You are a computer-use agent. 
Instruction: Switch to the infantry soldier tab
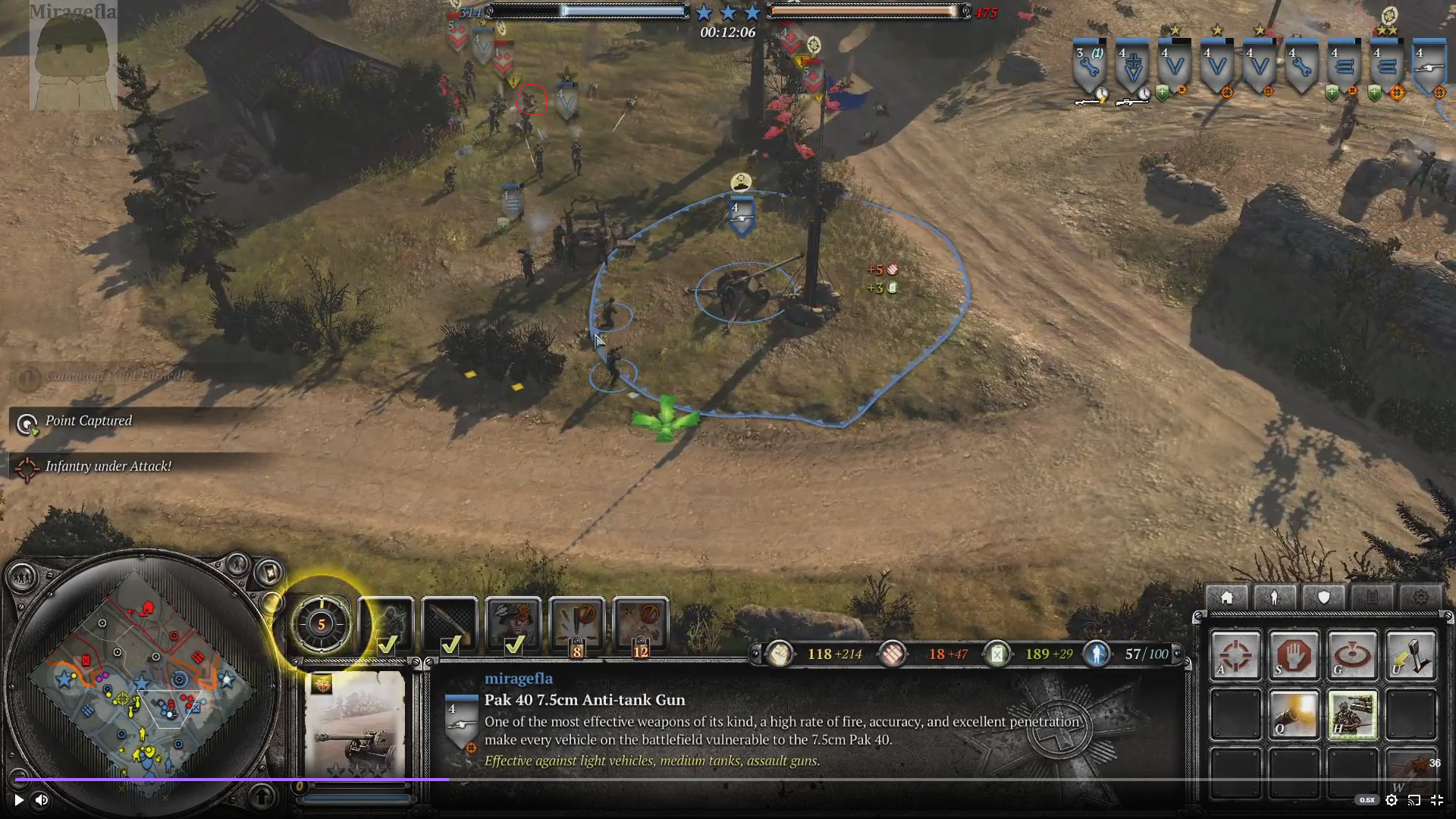coord(1275,598)
